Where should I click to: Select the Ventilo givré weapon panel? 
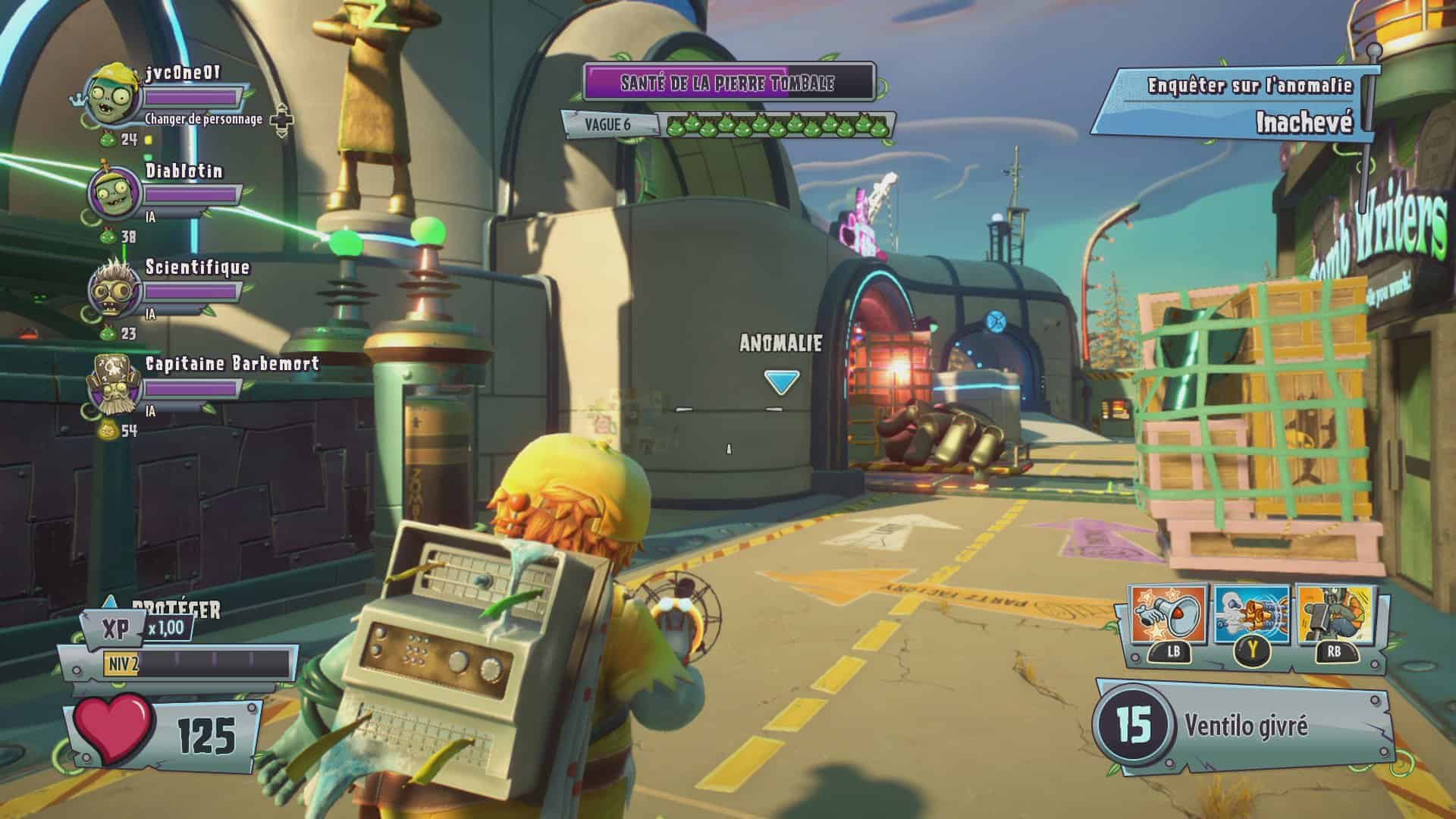click(1244, 726)
